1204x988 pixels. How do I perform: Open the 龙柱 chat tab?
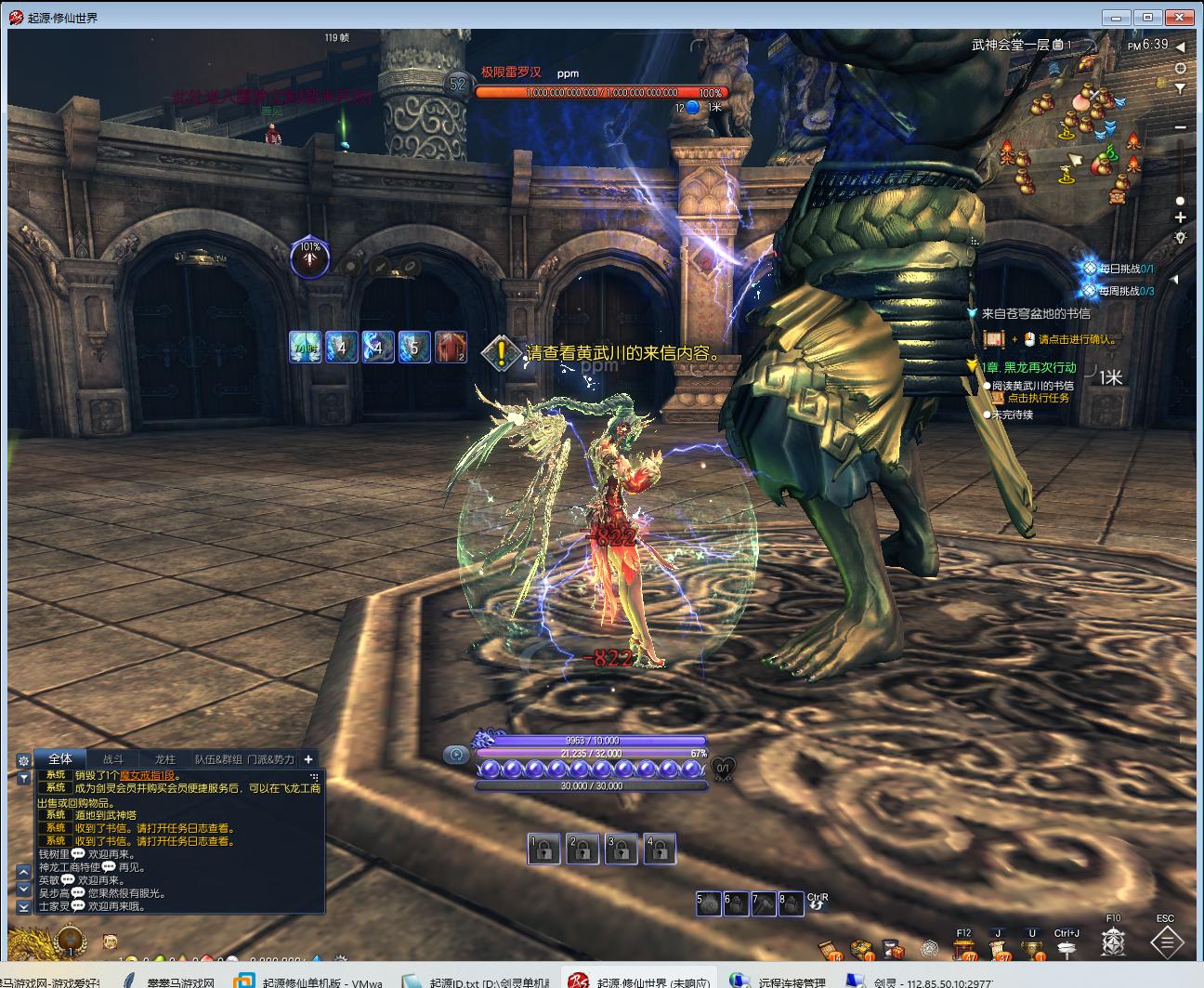[x=164, y=758]
